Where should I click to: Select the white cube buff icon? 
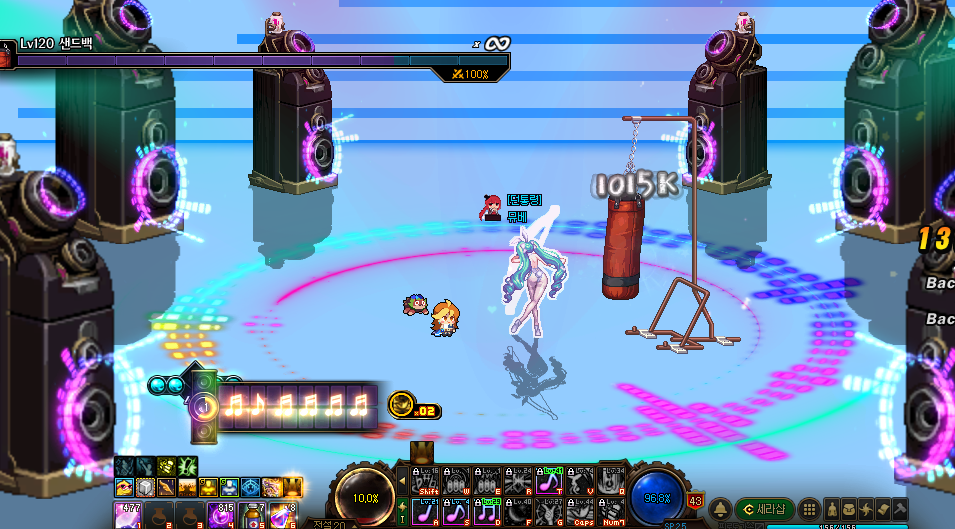coord(144,487)
